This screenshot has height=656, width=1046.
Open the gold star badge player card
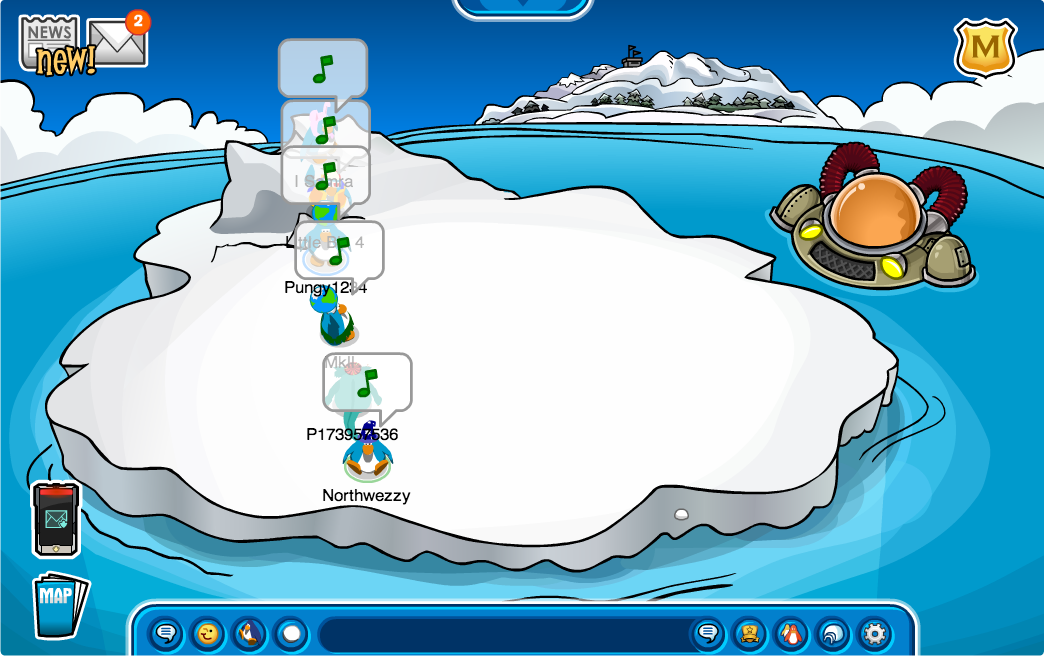tap(749, 633)
